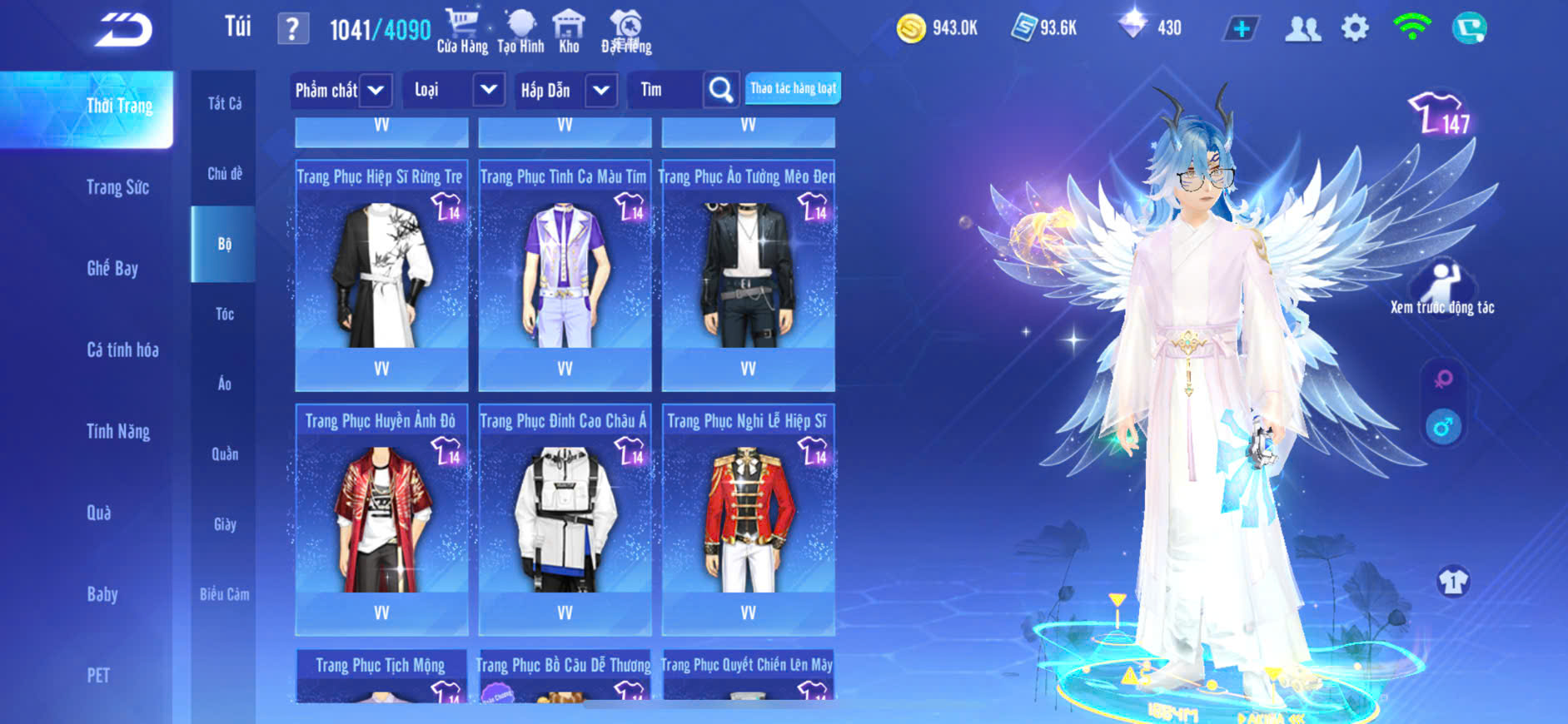
Task: Click the blue plus top-up button
Action: [1241, 28]
